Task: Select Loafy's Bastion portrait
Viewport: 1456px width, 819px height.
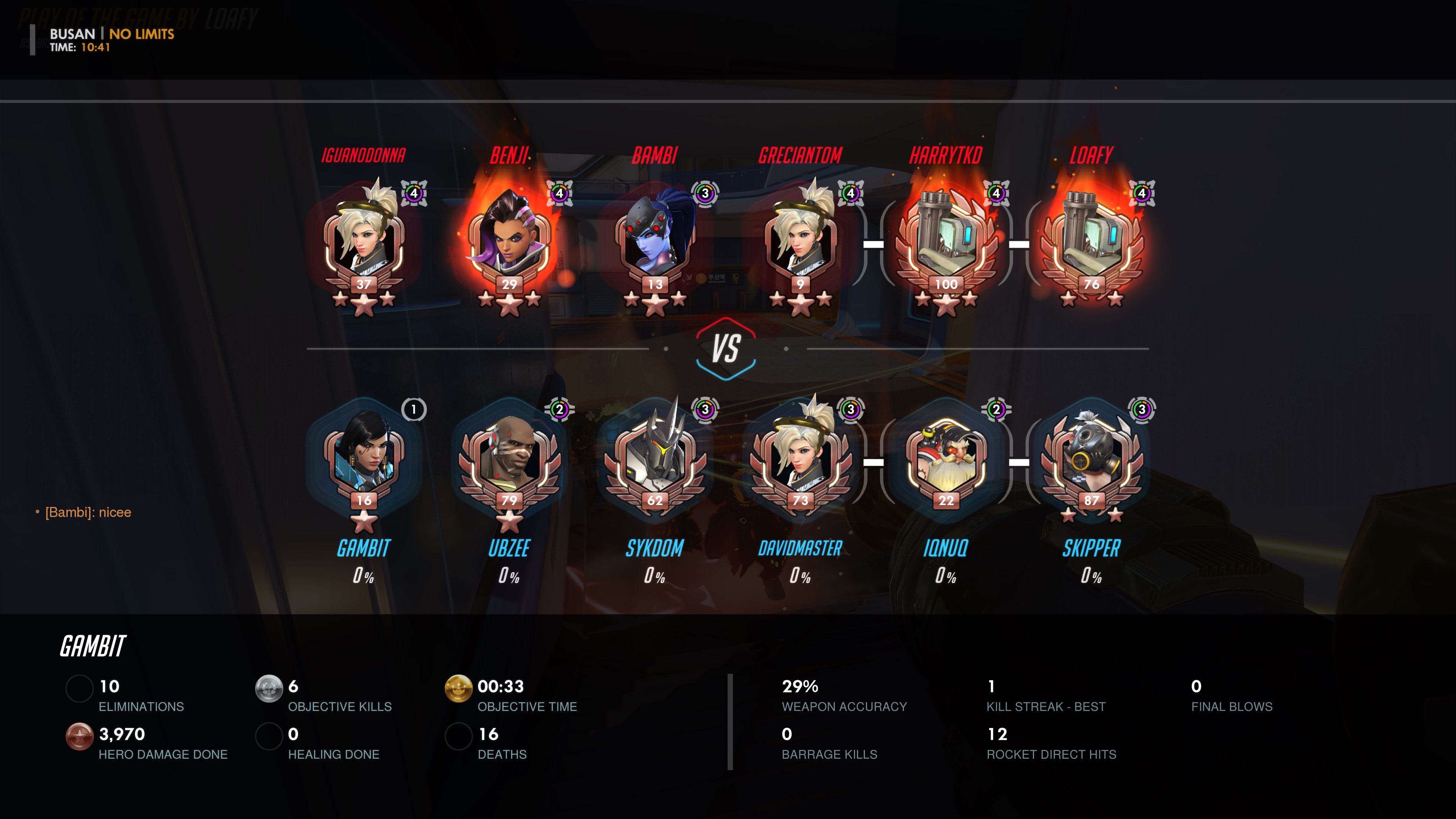Action: point(1092,237)
